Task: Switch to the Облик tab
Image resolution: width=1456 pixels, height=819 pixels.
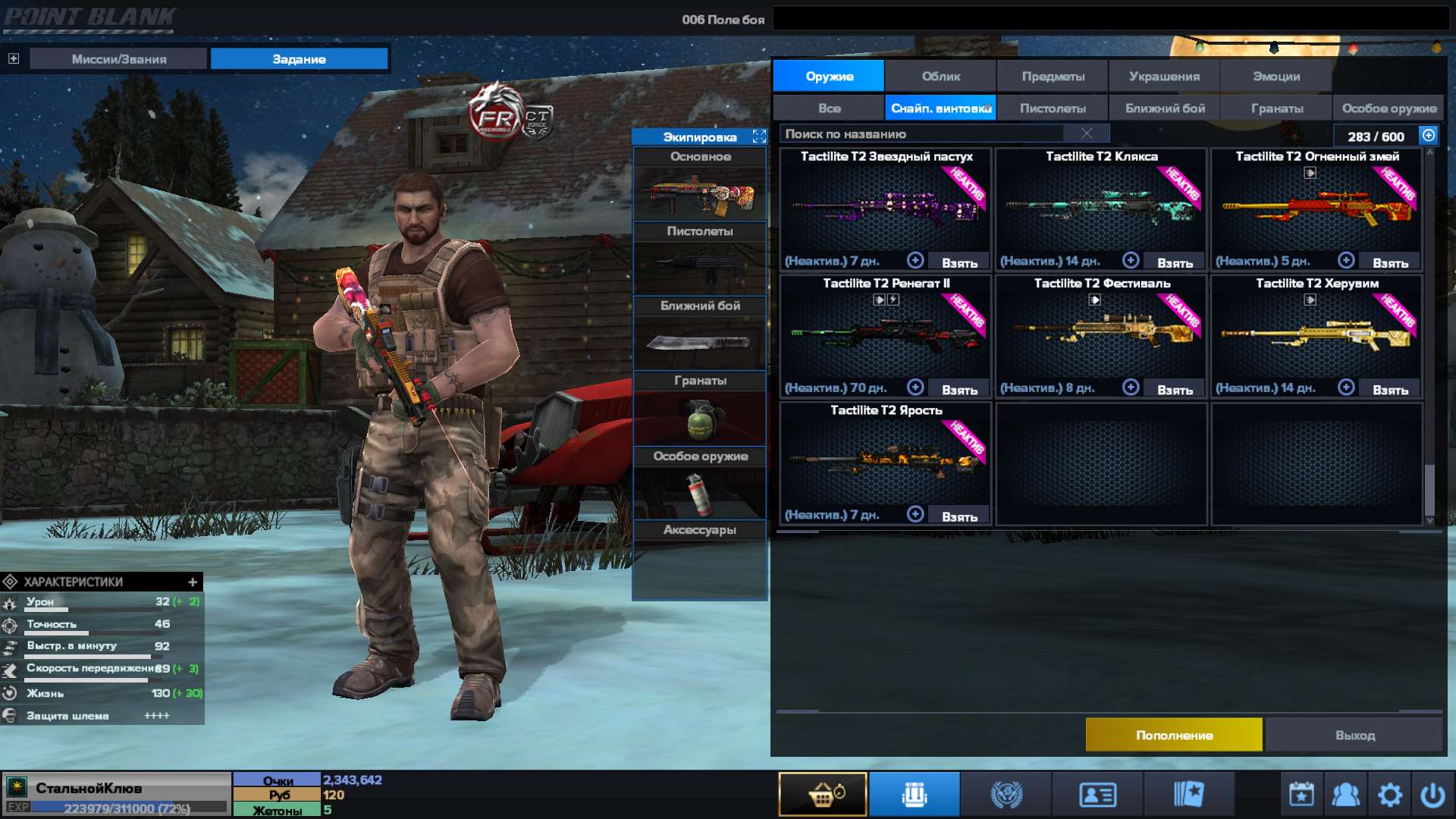Action: (x=940, y=76)
